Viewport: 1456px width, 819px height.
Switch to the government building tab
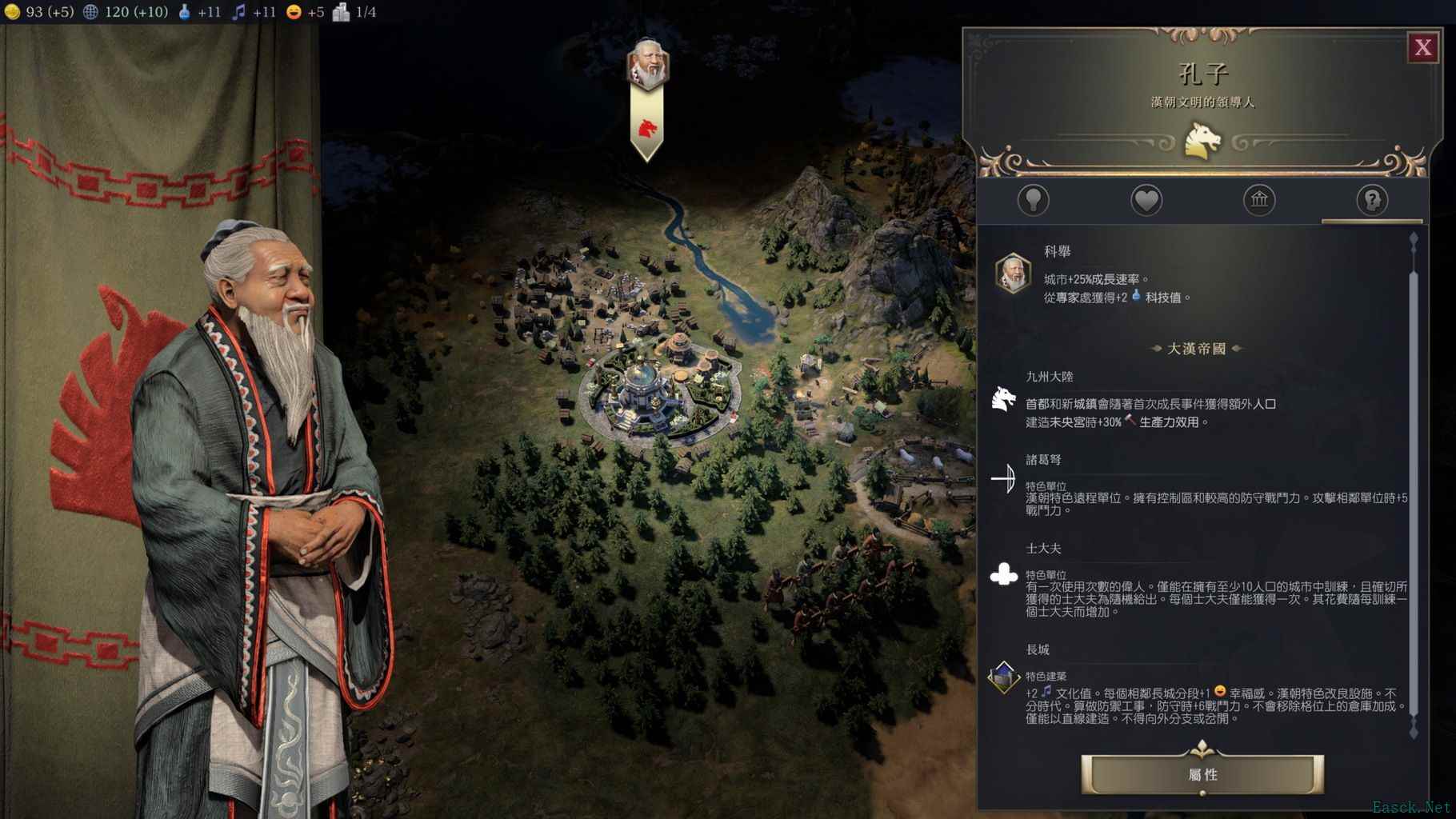pos(1259,202)
